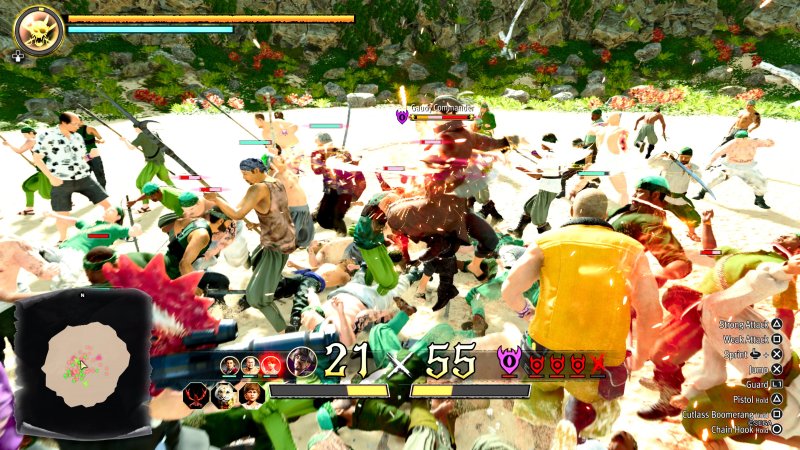Select the brown-haired crew member portrait
Viewport: 800px width, 450px height.
(x=251, y=394)
